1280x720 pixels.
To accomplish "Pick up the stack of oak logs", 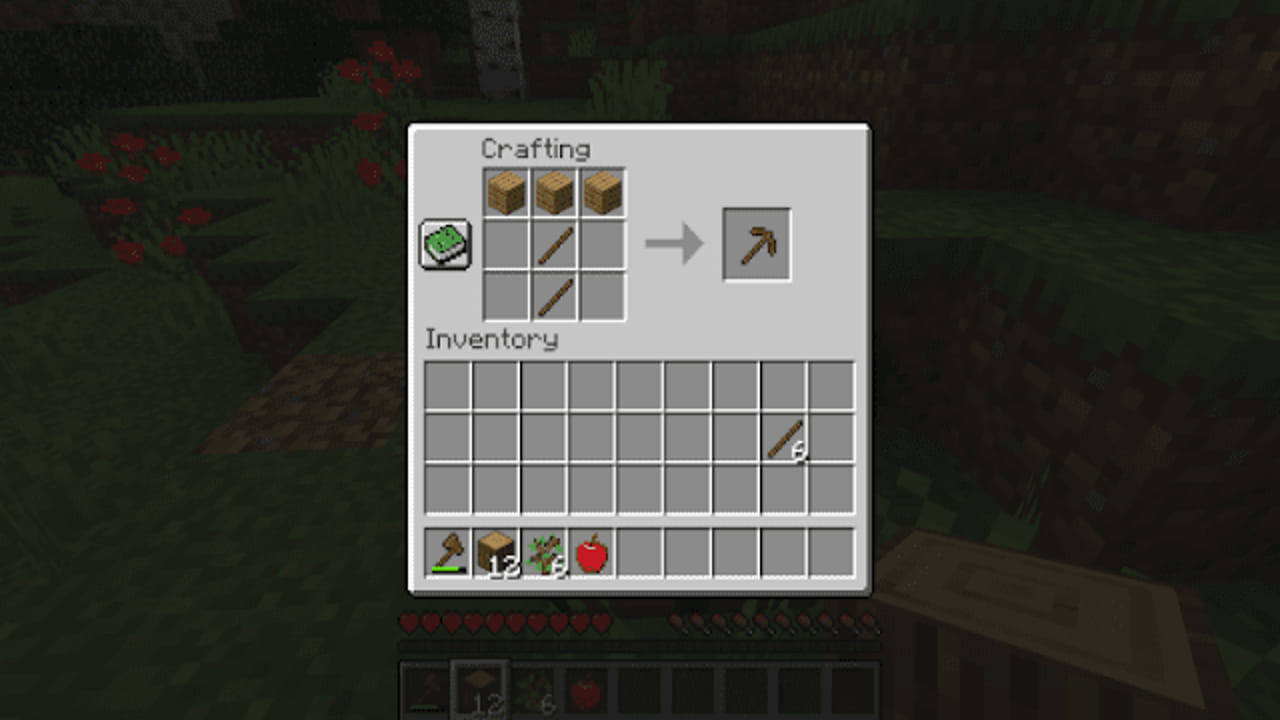I will coord(497,551).
